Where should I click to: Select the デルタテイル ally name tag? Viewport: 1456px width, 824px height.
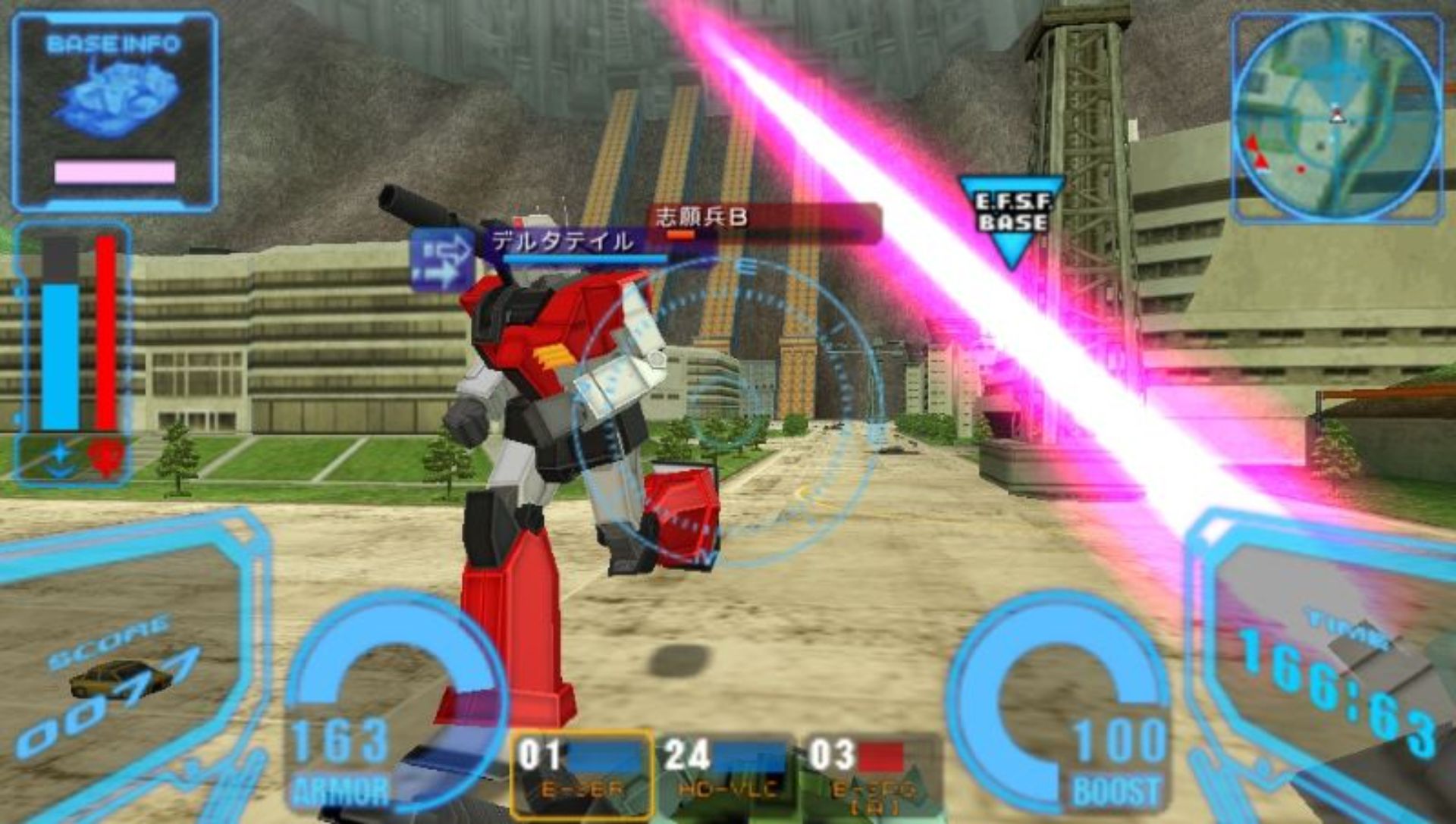(x=563, y=243)
